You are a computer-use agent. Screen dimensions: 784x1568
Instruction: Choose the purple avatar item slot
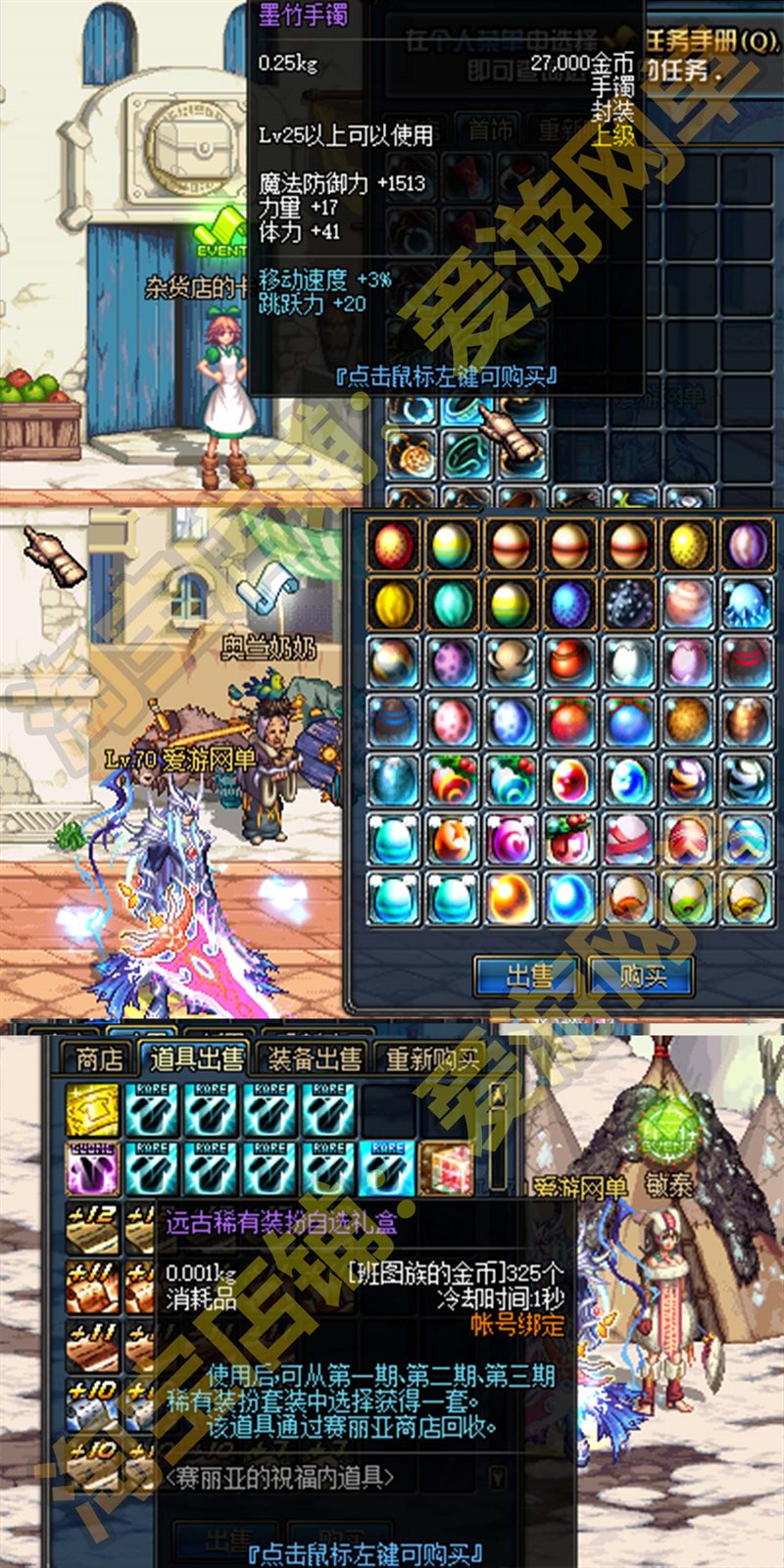pyautogui.click(x=93, y=1168)
